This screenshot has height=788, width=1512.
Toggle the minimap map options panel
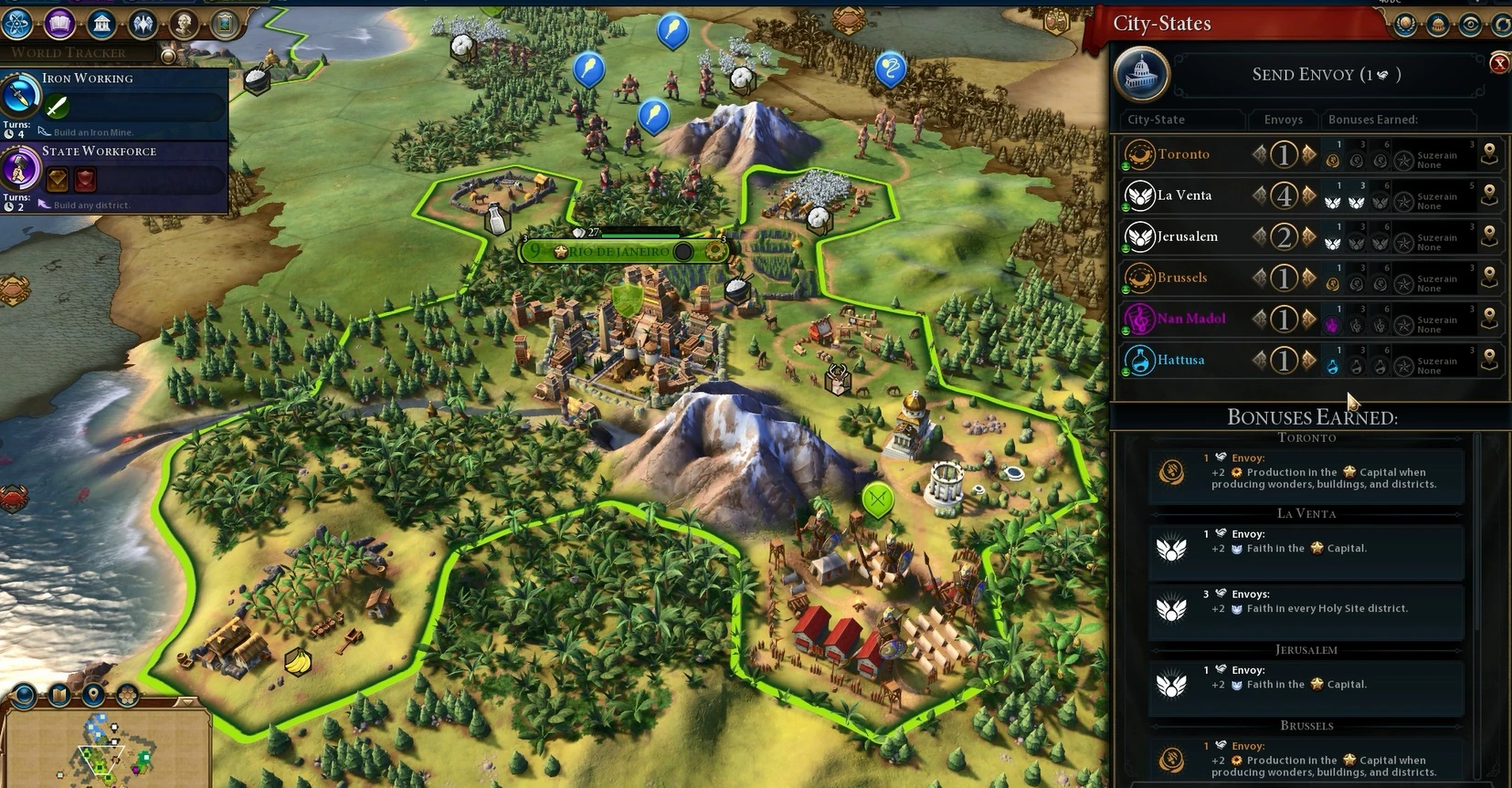[x=58, y=694]
